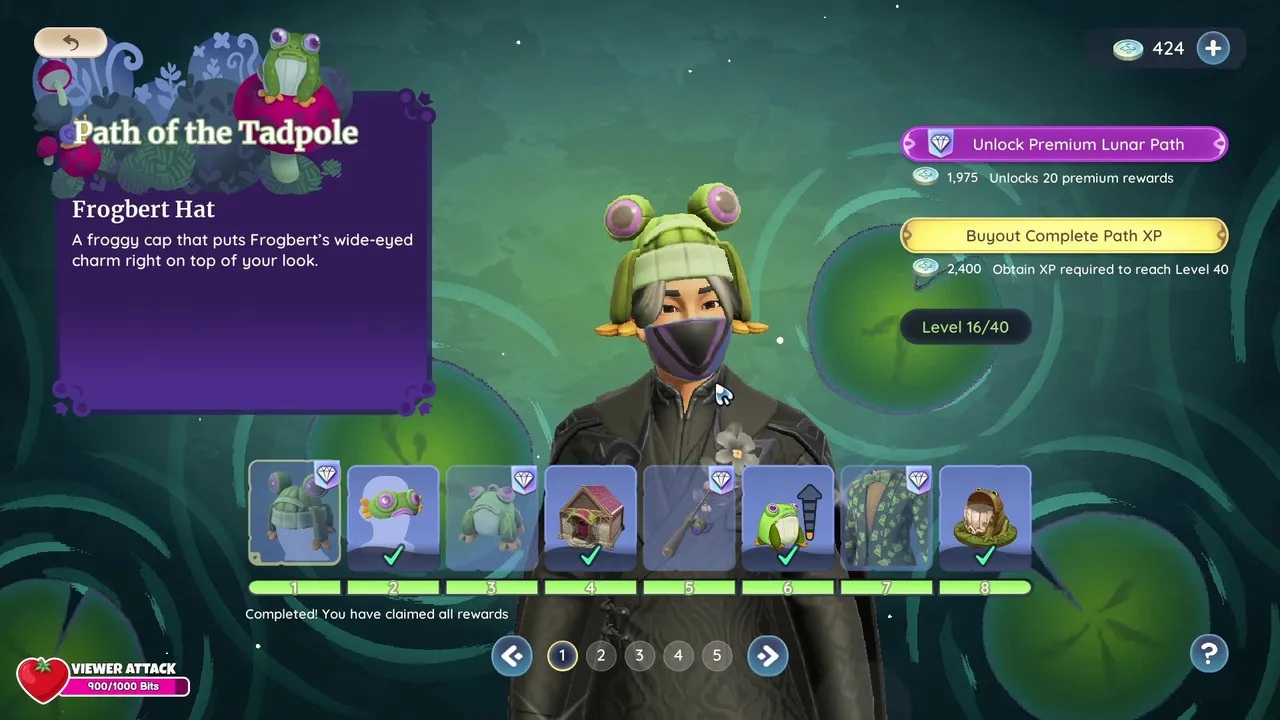1280x720 pixels.
Task: Add more coins with the plus button
Action: [x=1213, y=48]
